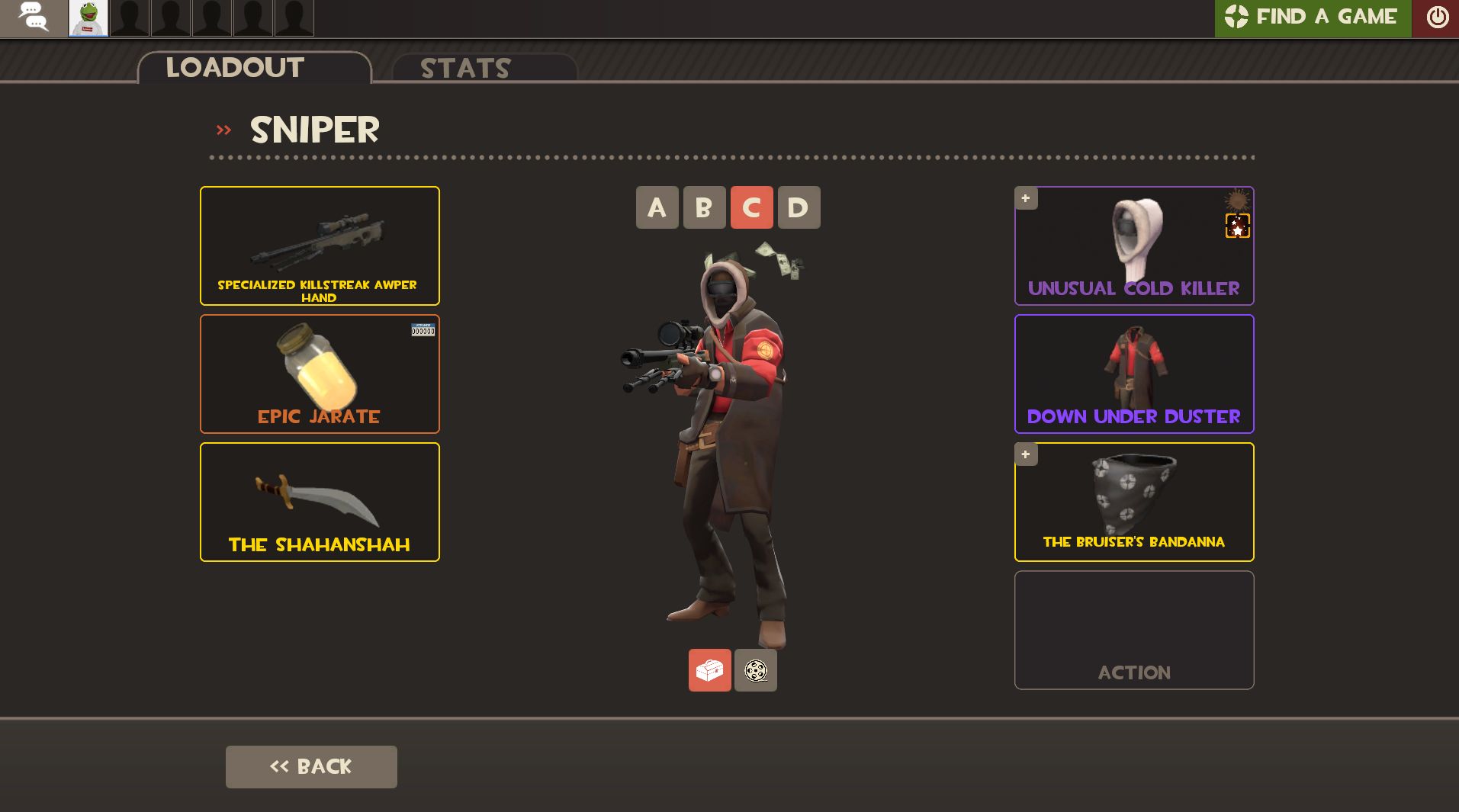Image resolution: width=1459 pixels, height=812 pixels.
Task: Toggle loadout preset A
Action: point(657,207)
